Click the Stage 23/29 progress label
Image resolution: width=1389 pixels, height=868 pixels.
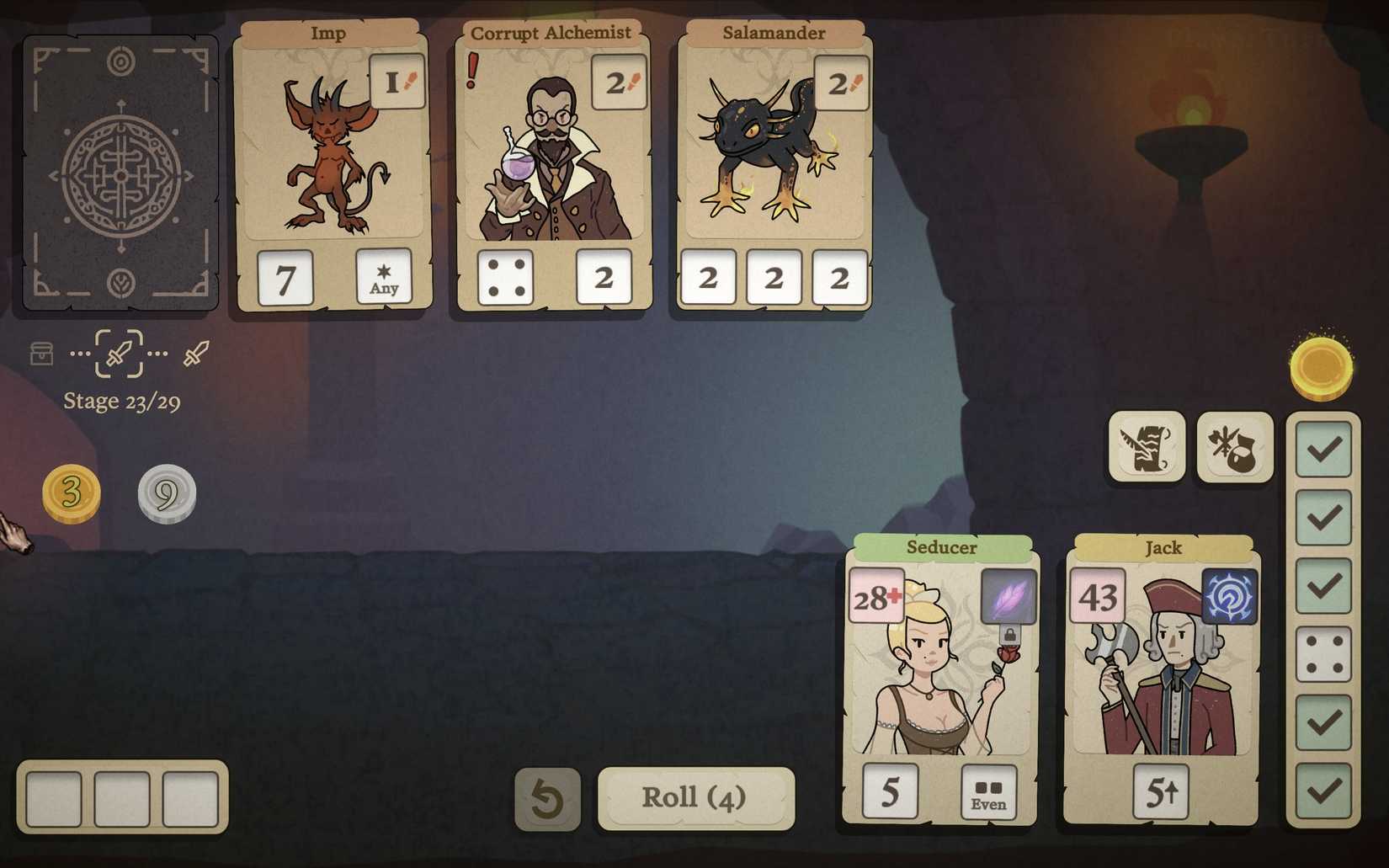pos(123,402)
